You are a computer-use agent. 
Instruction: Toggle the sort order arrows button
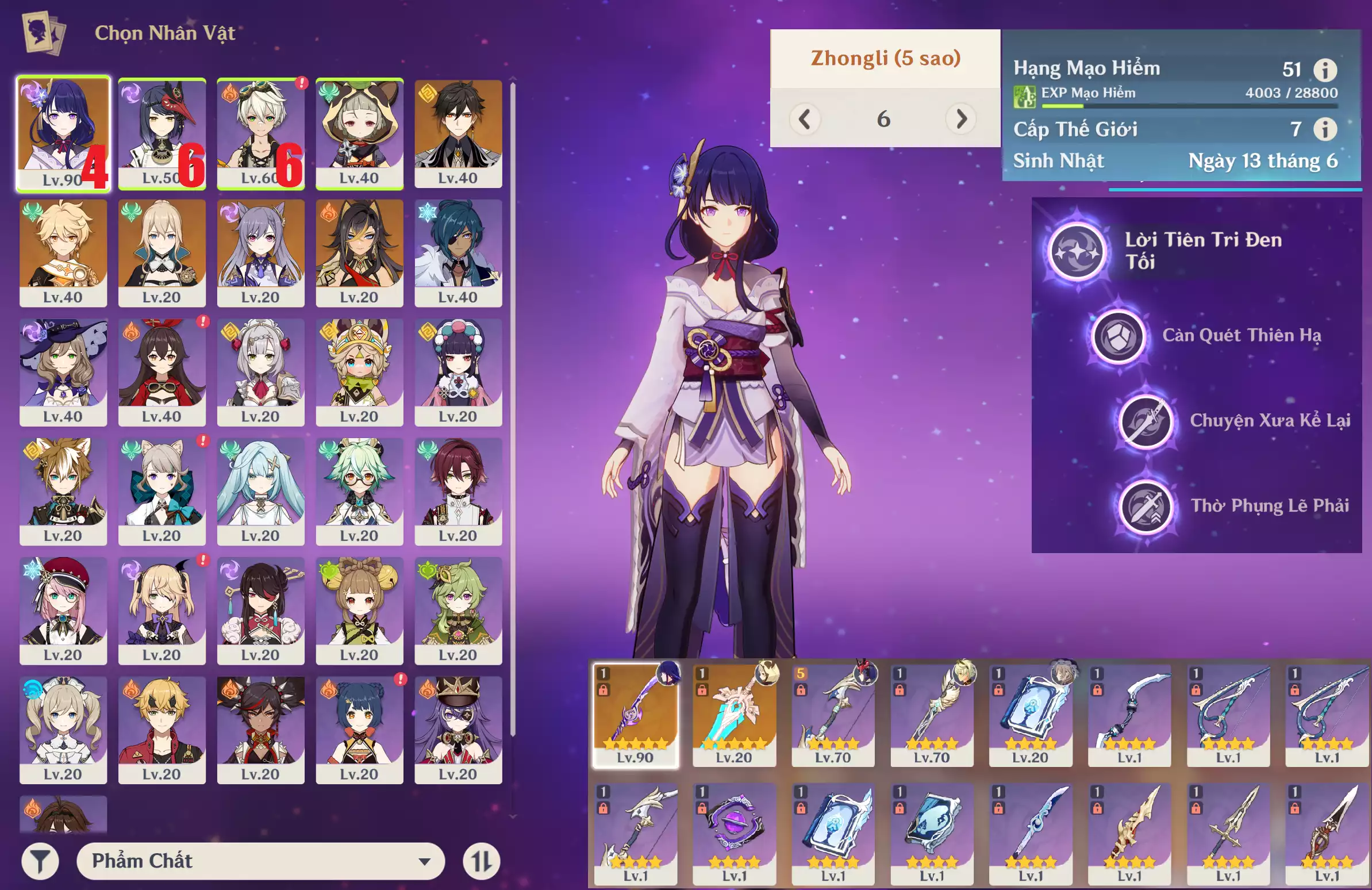pyautogui.click(x=481, y=861)
